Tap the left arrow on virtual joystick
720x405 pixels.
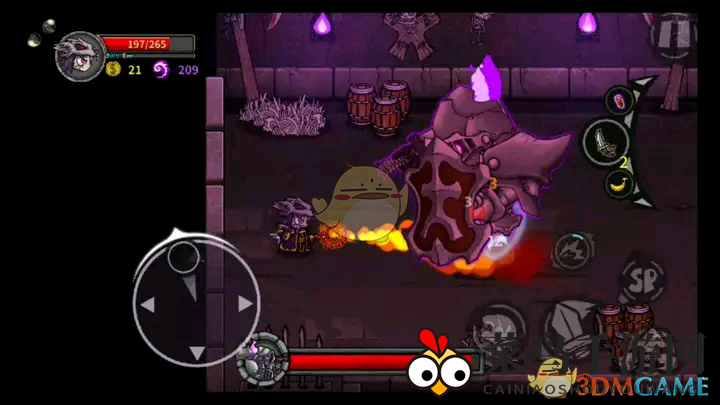pyautogui.click(x=147, y=304)
